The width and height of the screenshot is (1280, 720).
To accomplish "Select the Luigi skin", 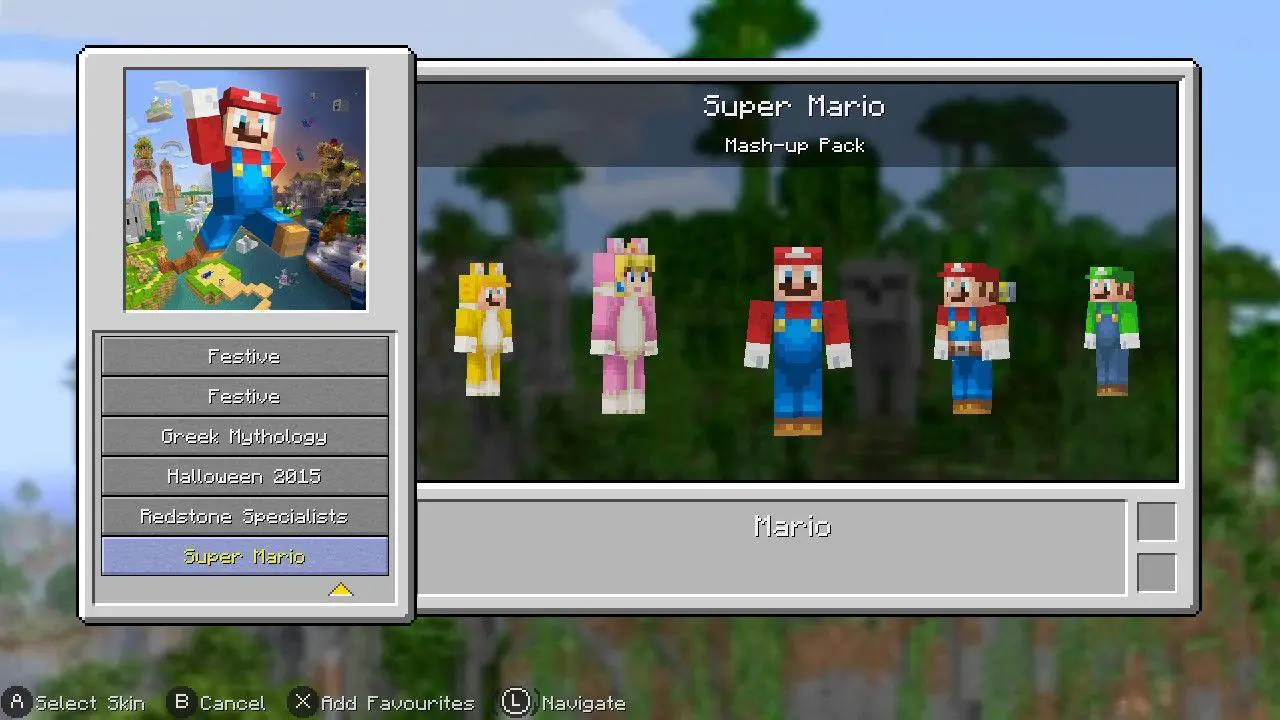I will [x=1113, y=330].
